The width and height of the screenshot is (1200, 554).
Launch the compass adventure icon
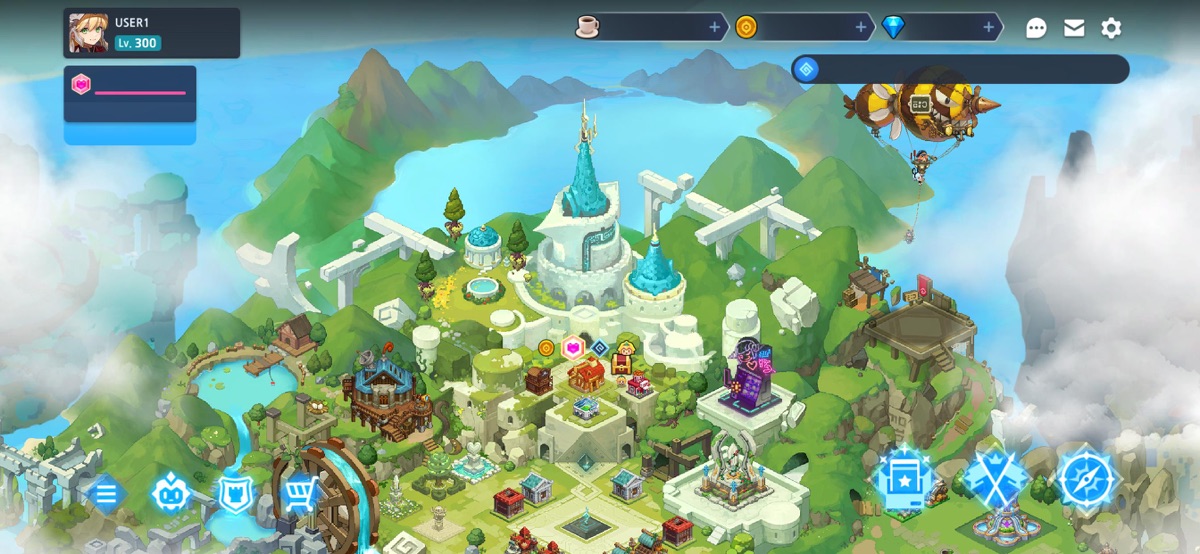pyautogui.click(x=1085, y=480)
